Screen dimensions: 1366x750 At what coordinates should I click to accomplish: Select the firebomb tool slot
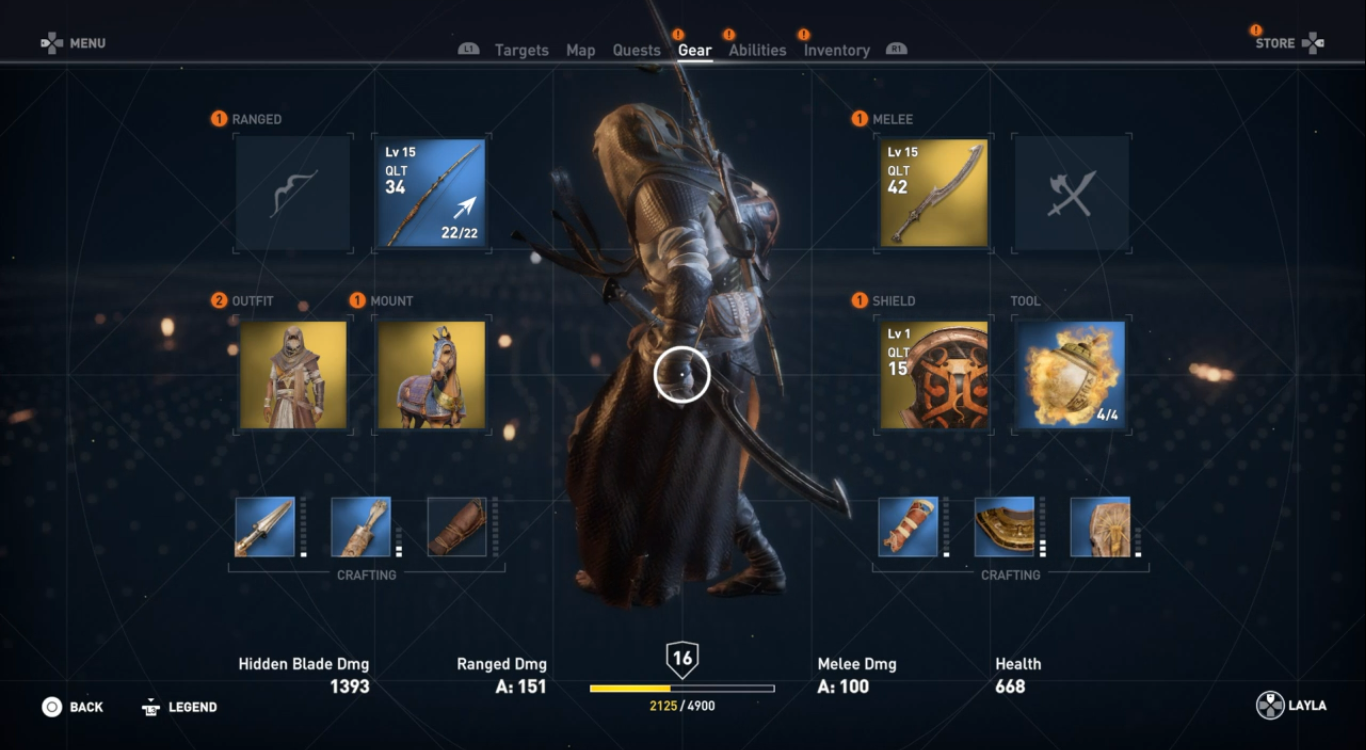tap(1071, 375)
